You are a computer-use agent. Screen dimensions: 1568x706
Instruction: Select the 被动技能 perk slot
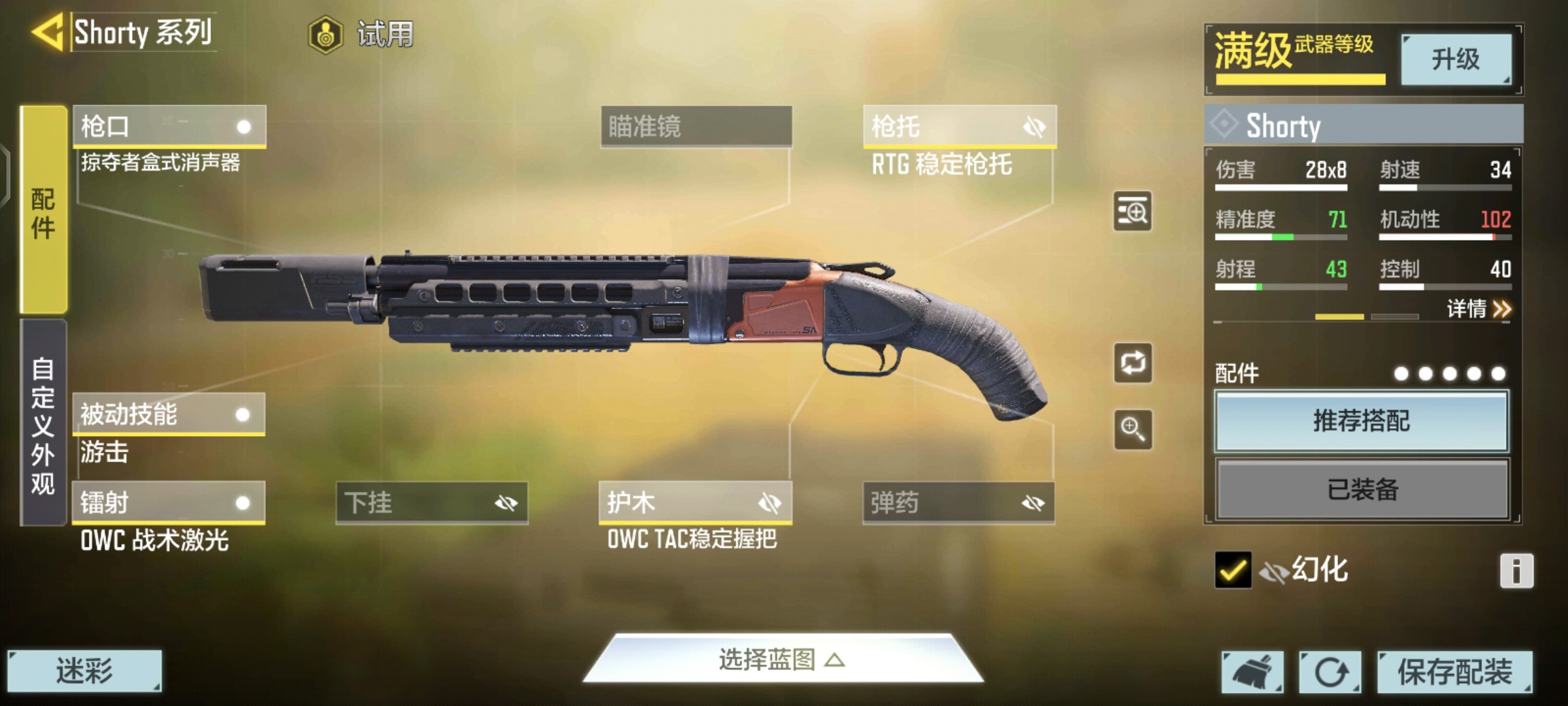click(169, 414)
